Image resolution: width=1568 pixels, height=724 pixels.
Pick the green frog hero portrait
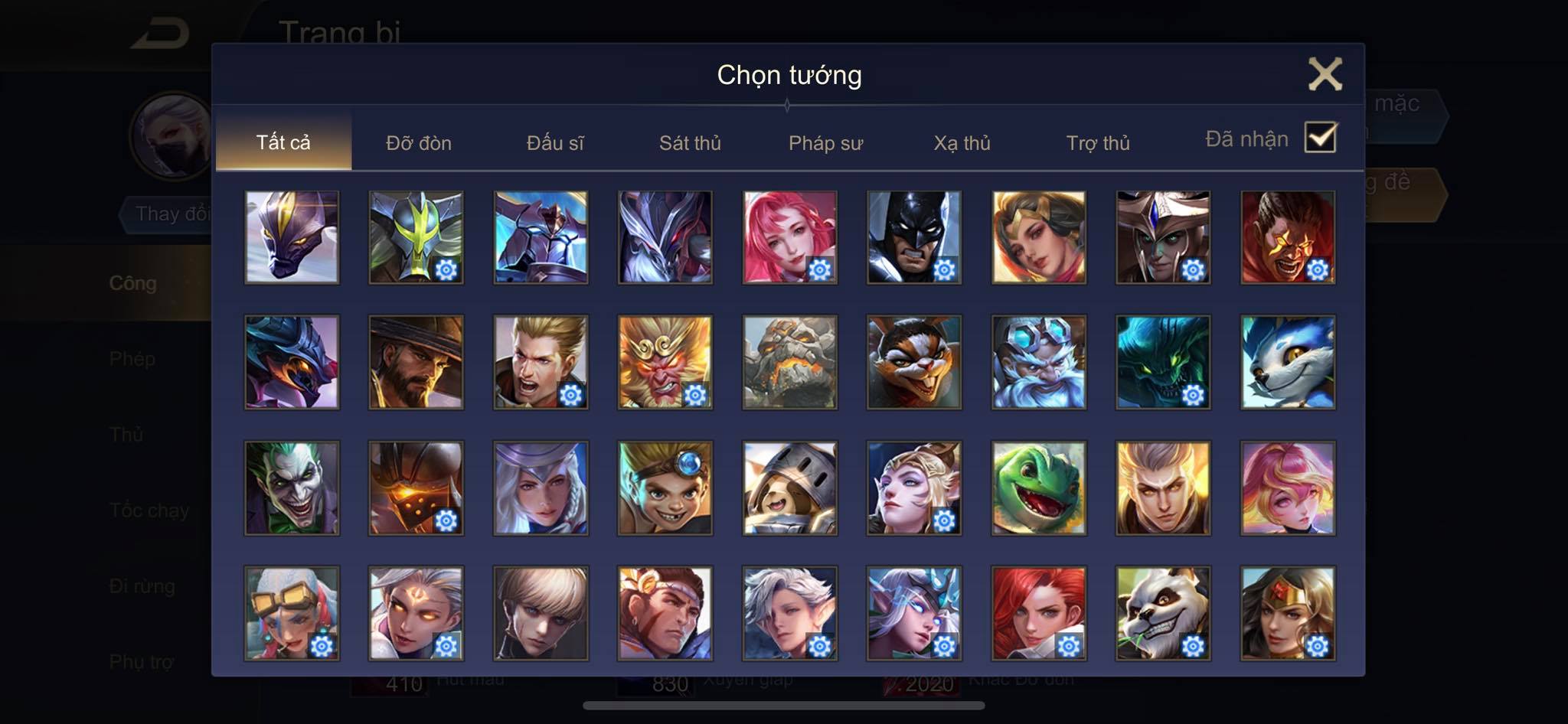pyautogui.click(x=1038, y=488)
